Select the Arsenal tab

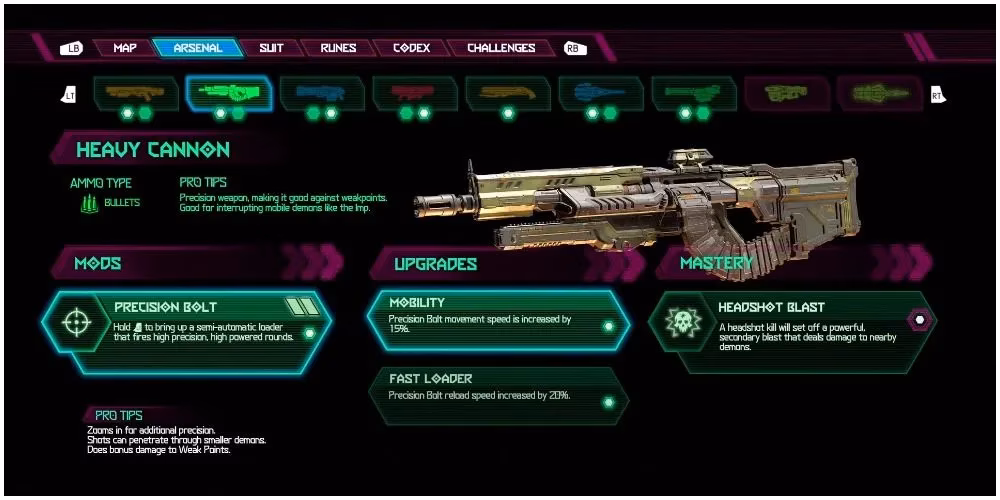tap(198, 48)
